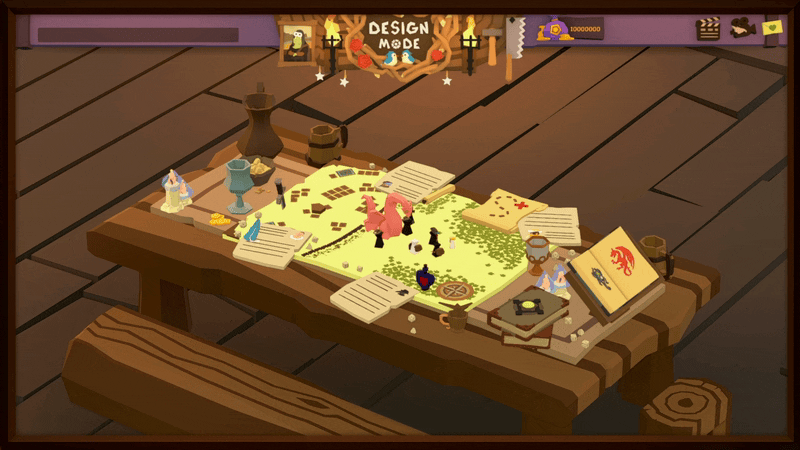Activate the movie camera icon
This screenshot has width=800, height=450.
tap(741, 28)
